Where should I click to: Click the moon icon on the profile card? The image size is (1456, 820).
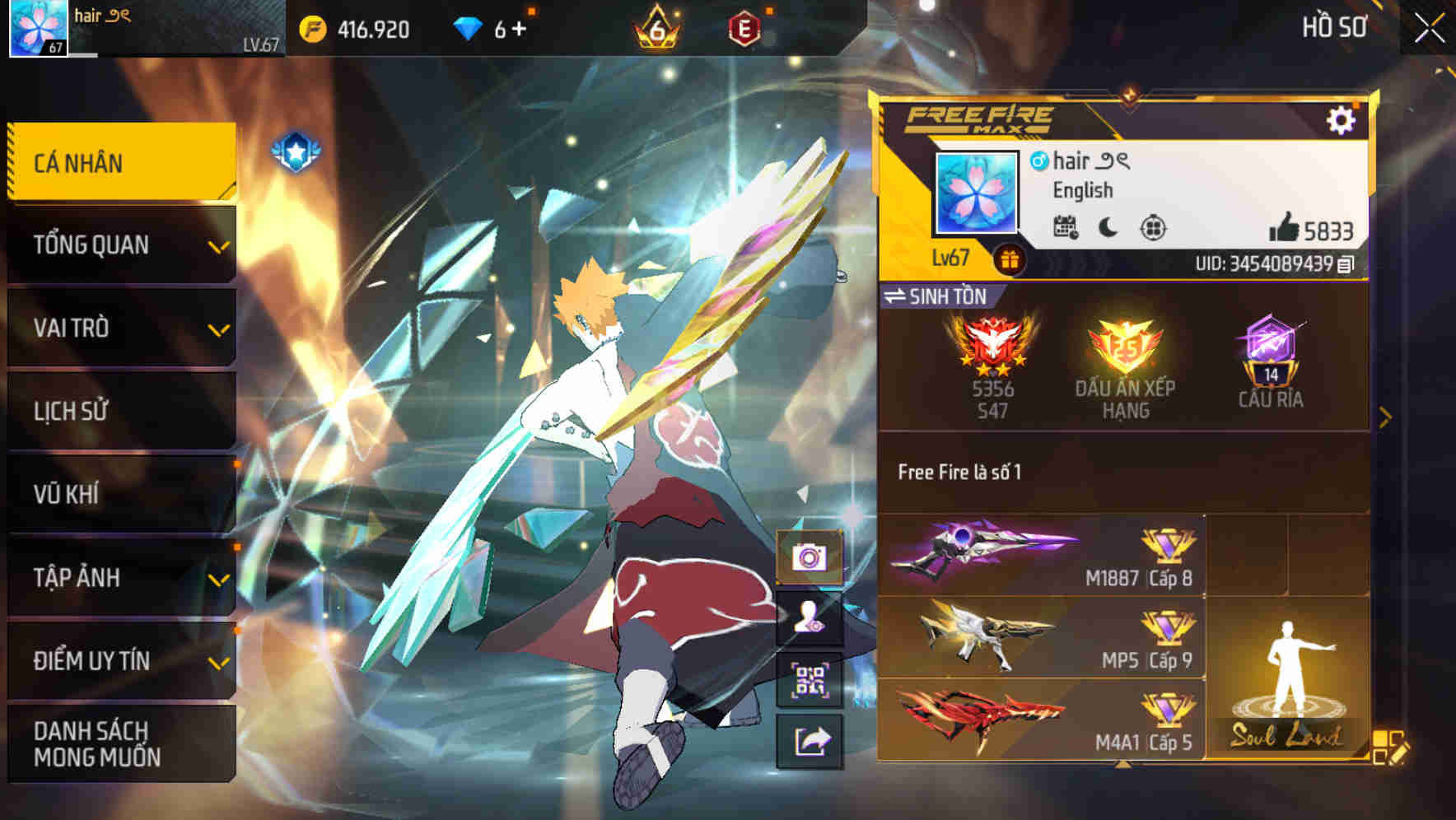[1107, 228]
